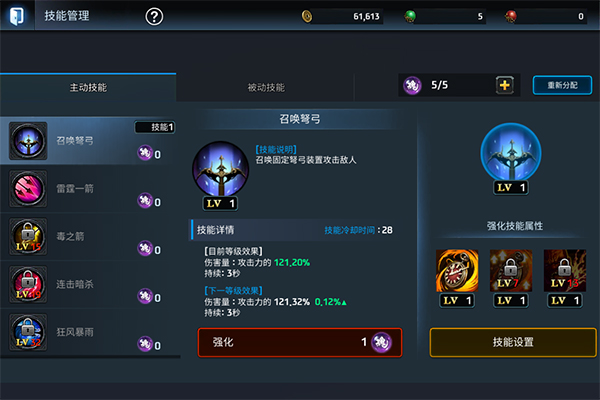Switch to the 被动技能 tab
Screen dimensions: 600x400
(266, 87)
